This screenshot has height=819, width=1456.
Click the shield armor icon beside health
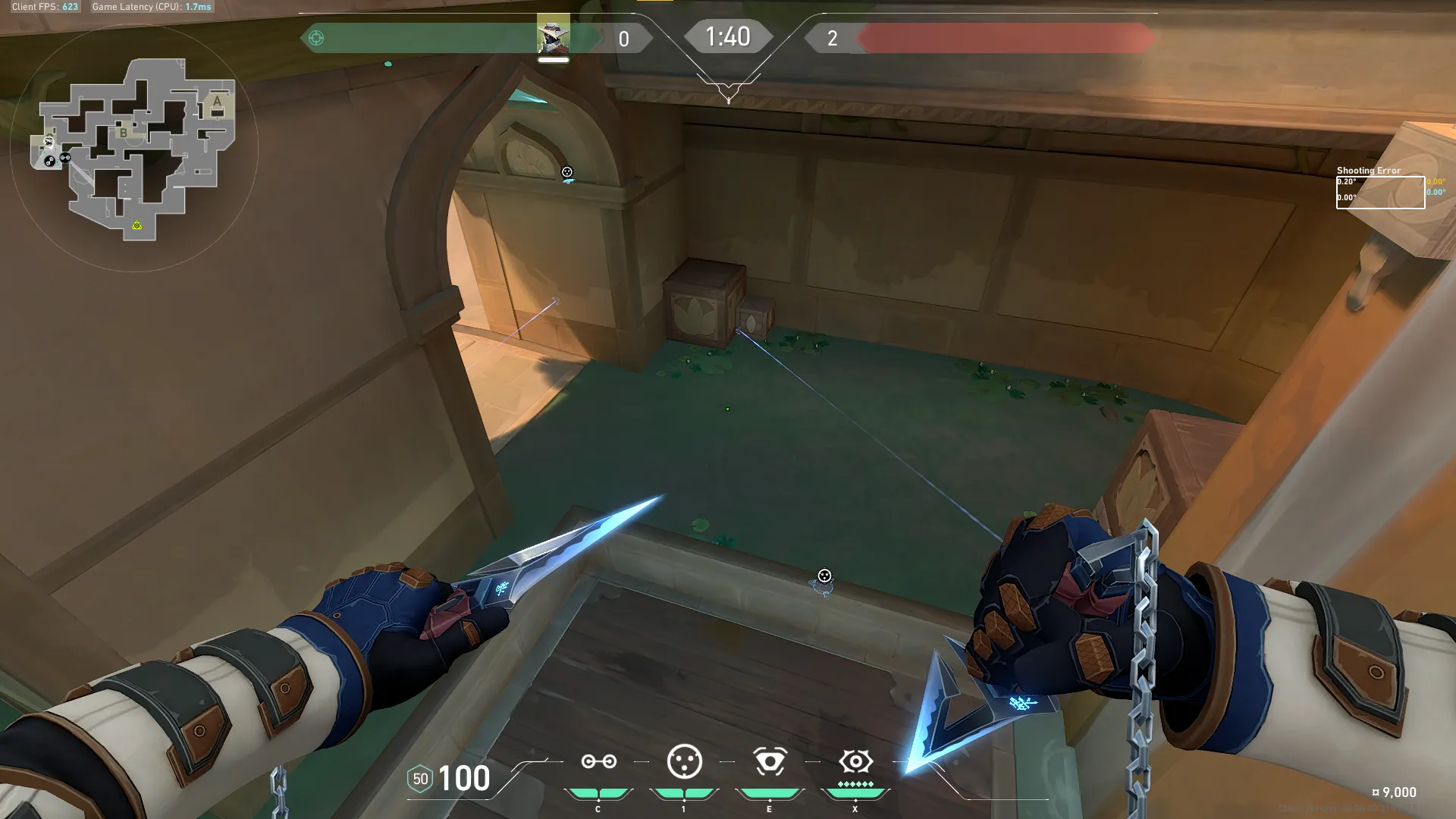[420, 779]
